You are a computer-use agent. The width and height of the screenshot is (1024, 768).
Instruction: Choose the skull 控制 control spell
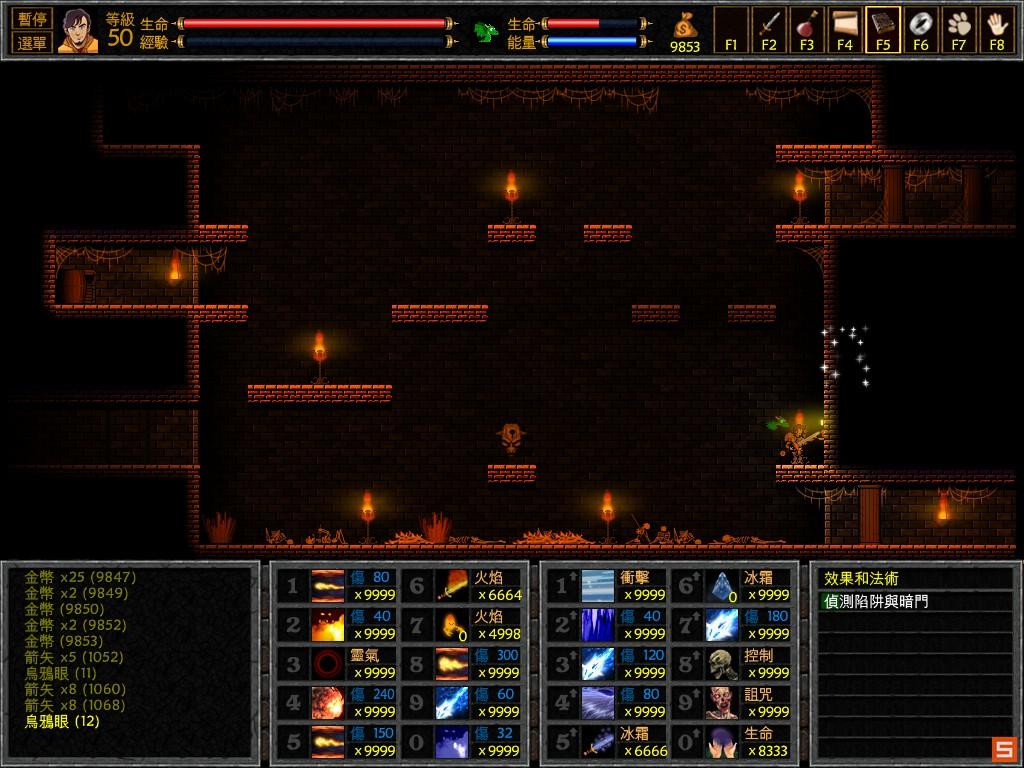point(722,664)
